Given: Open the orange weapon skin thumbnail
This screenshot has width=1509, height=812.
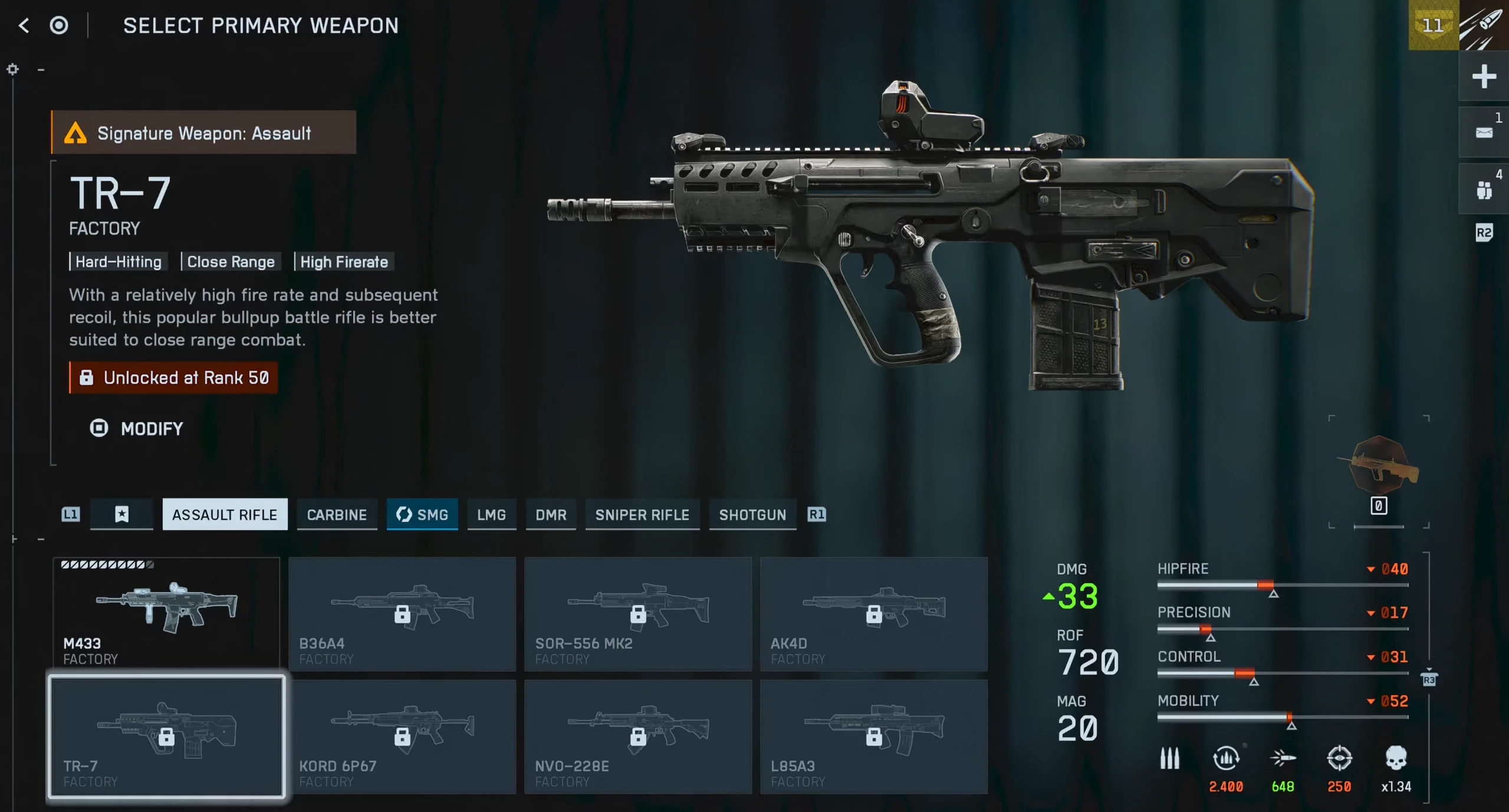Looking at the screenshot, I should 1379,466.
